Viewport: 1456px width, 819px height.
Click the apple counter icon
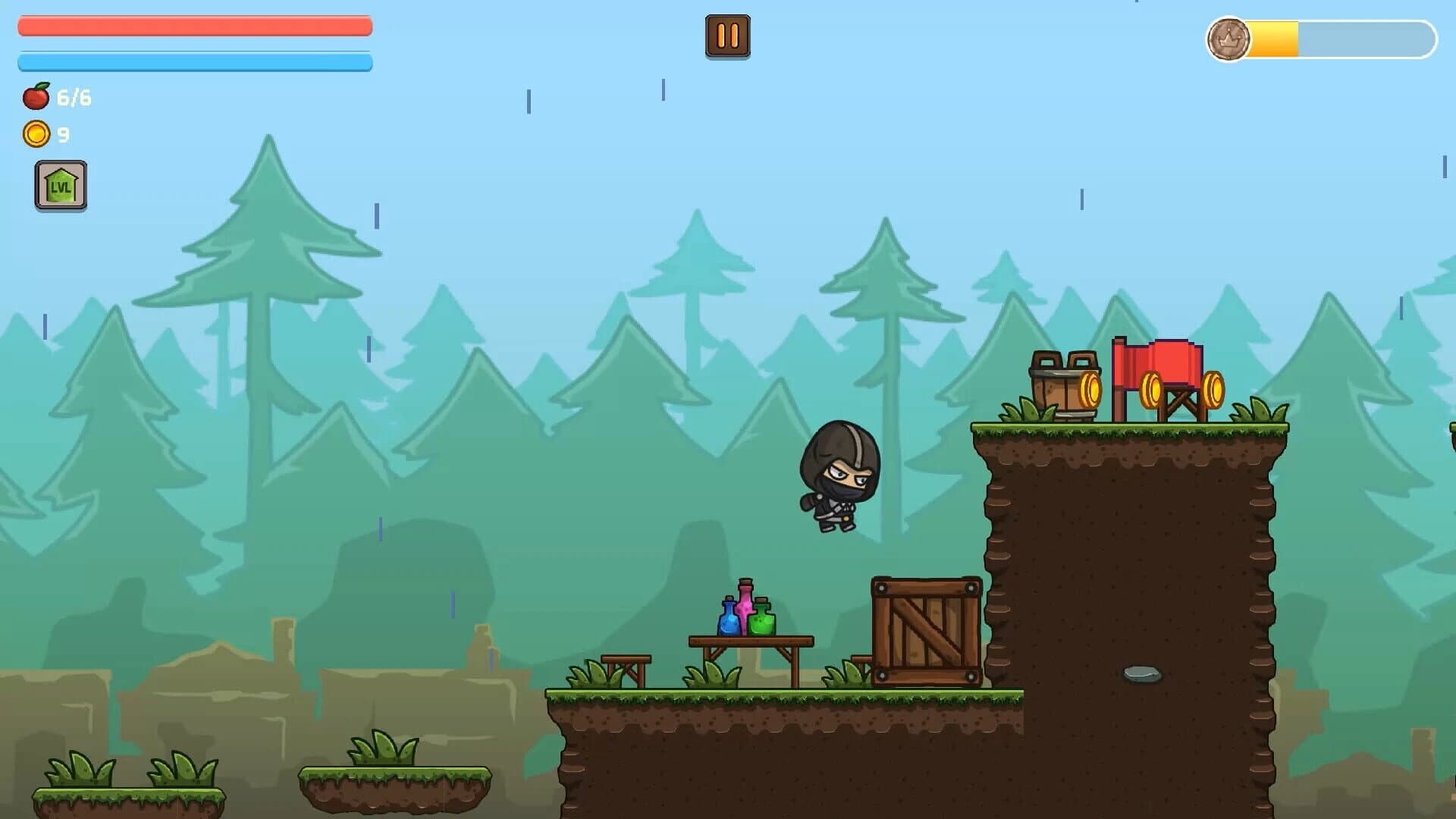[x=36, y=96]
